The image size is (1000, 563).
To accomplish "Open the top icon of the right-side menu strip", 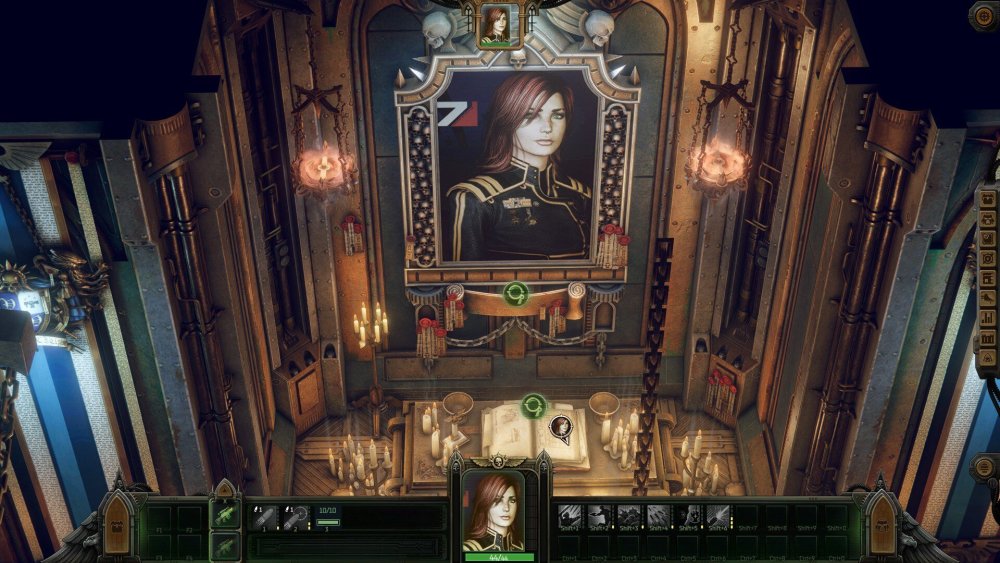I will point(989,196).
